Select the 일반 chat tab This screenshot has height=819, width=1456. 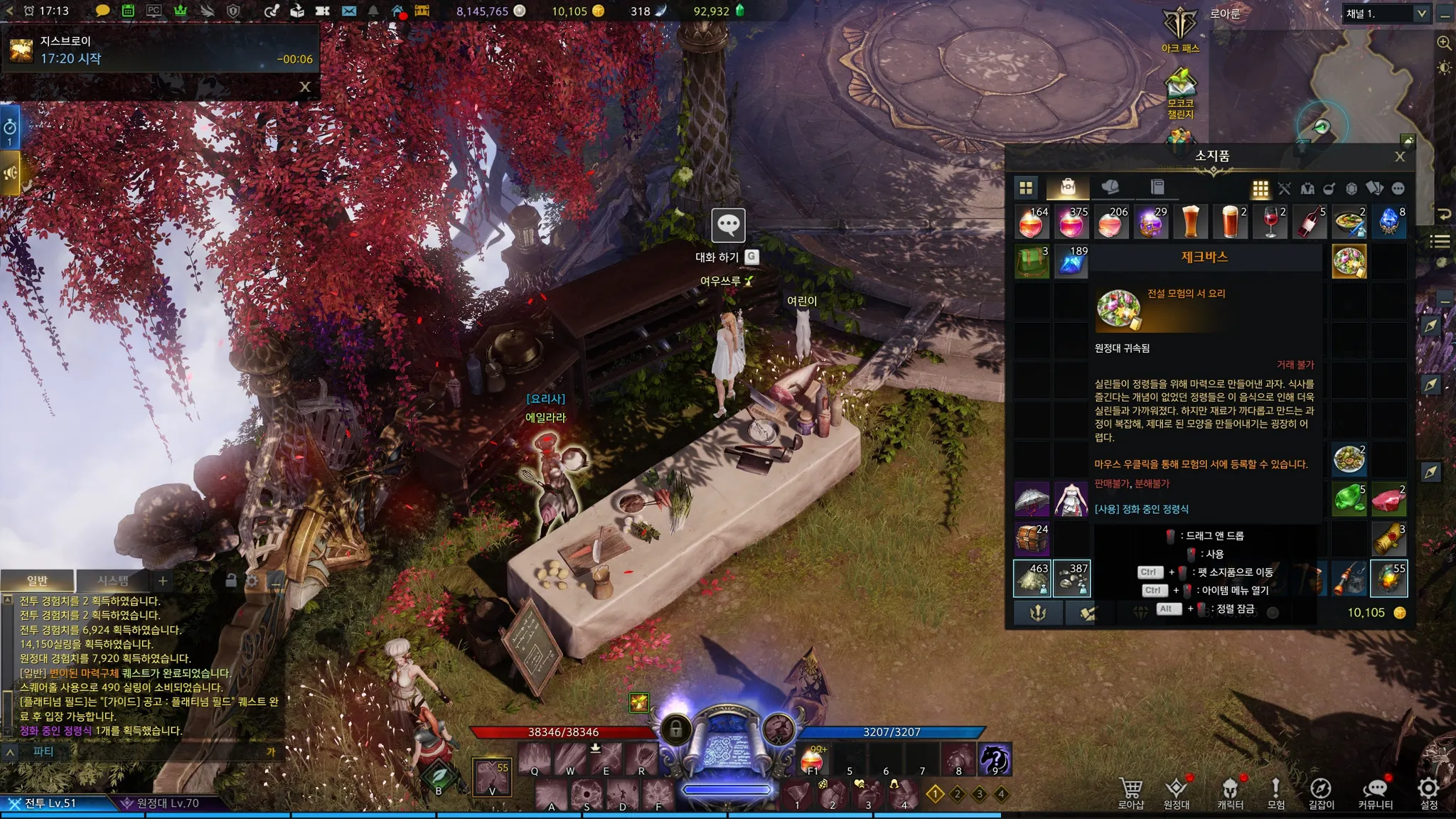pos(37,581)
